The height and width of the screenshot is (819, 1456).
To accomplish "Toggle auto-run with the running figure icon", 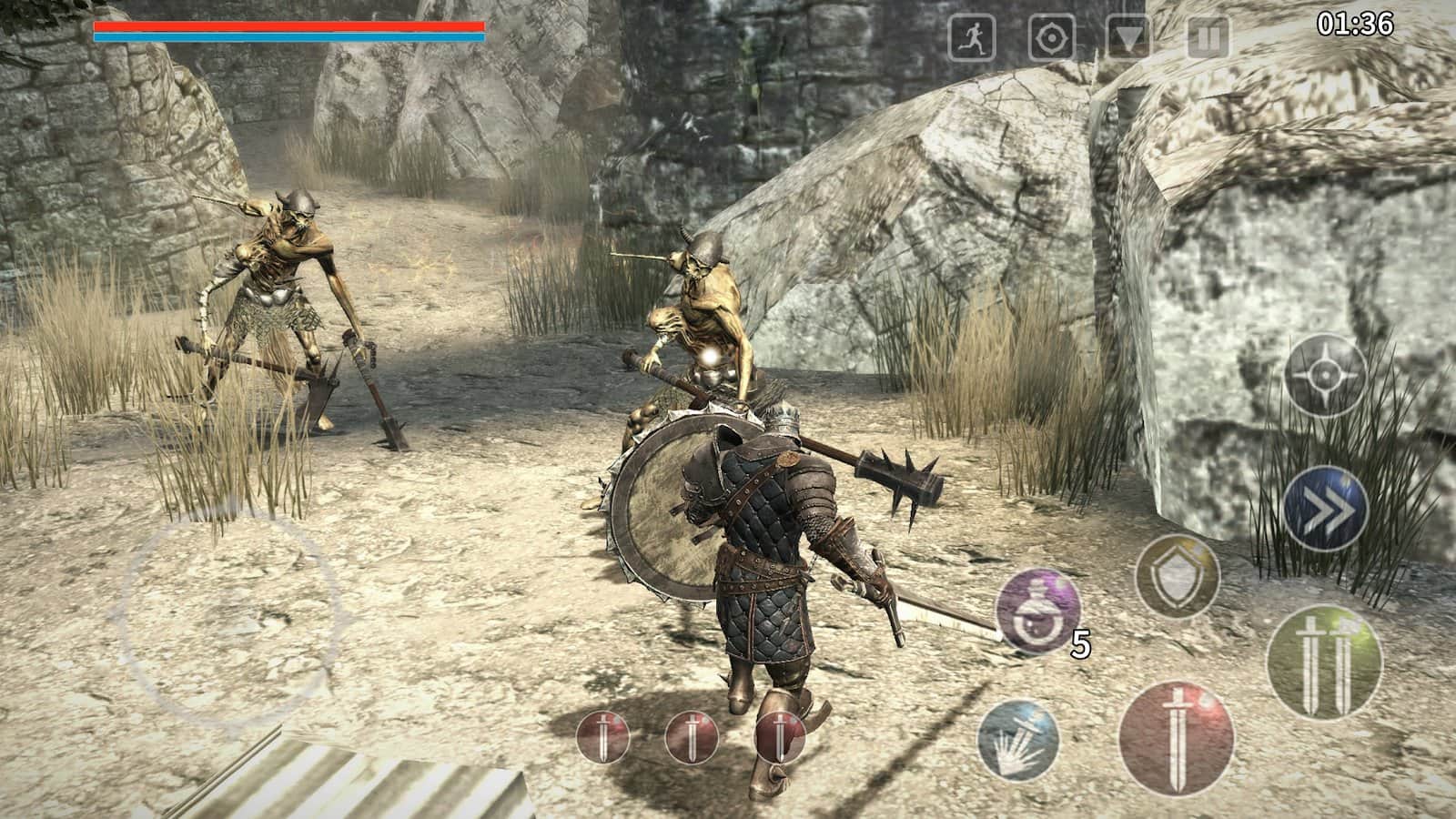I will tap(975, 35).
